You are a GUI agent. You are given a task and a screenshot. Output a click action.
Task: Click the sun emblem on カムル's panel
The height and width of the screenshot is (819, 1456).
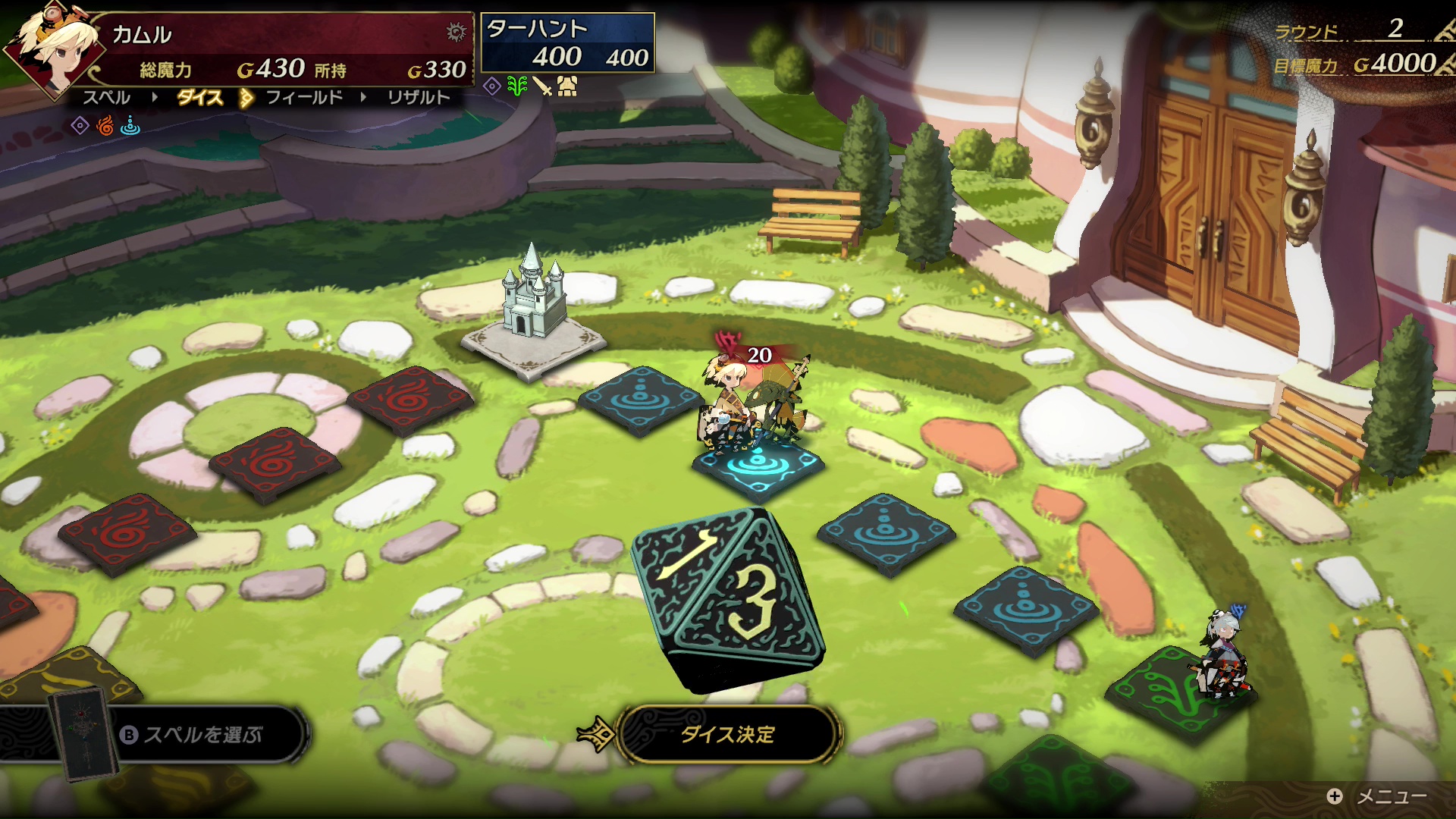456,32
